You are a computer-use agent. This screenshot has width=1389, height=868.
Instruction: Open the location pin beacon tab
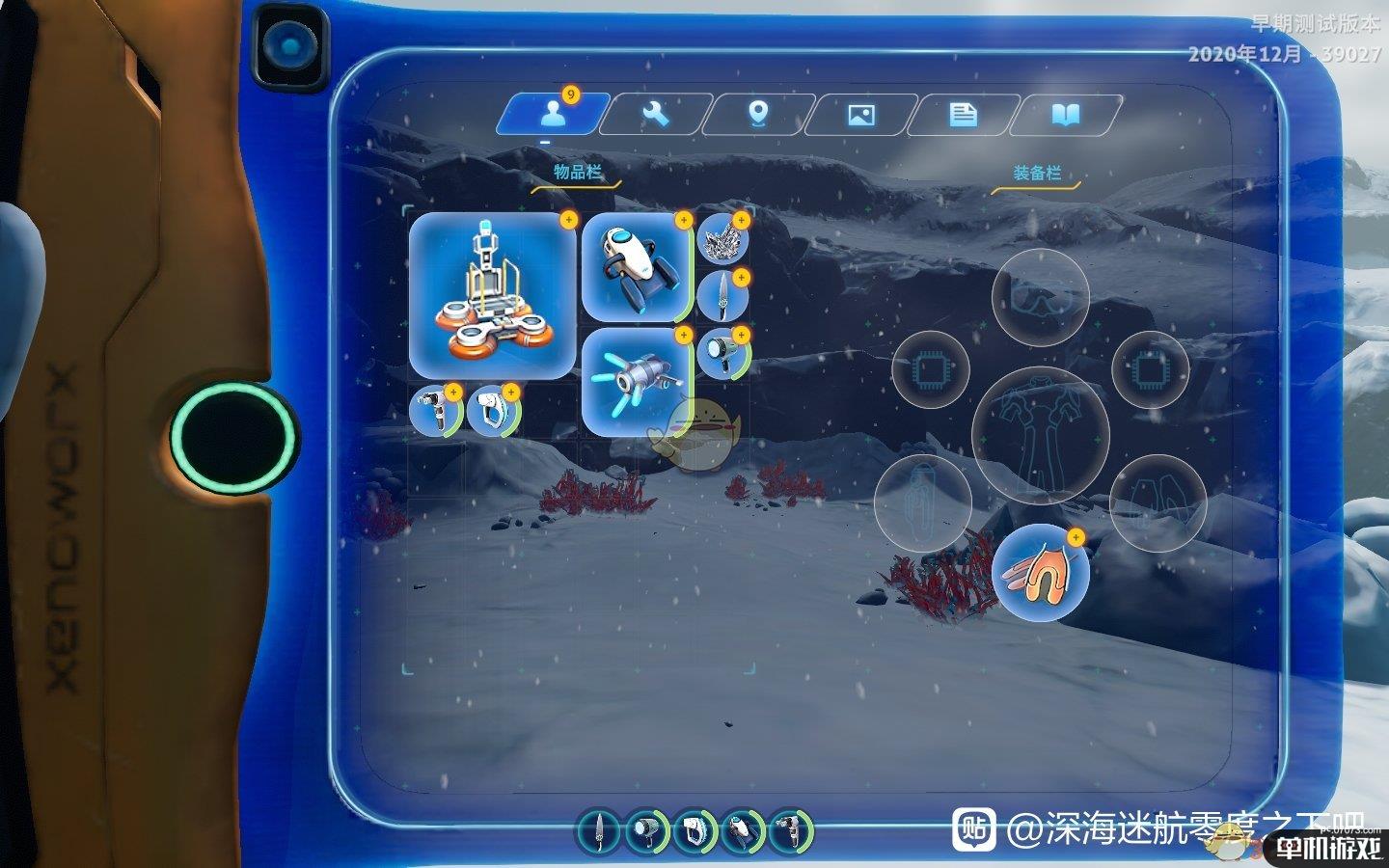point(758,115)
